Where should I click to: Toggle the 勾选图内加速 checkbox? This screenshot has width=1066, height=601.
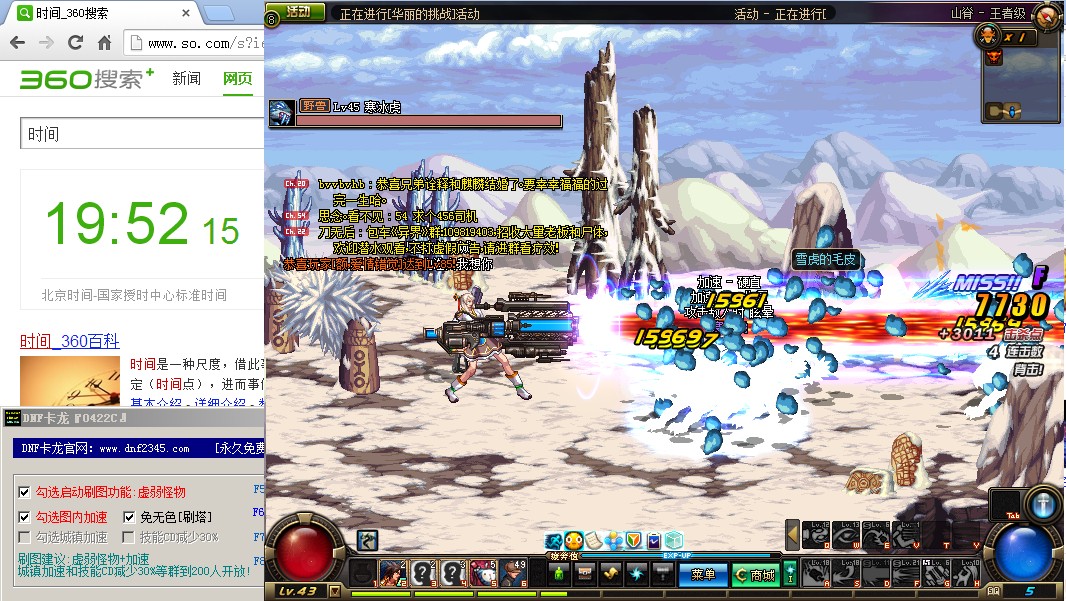[24, 517]
